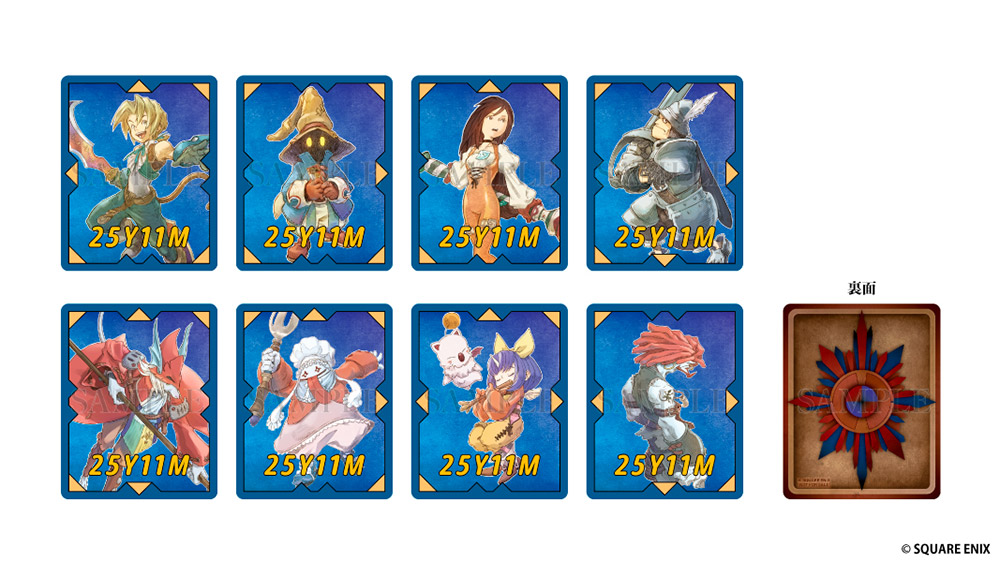
Task: Choose the red-coated Freya card
Action: (x=139, y=401)
